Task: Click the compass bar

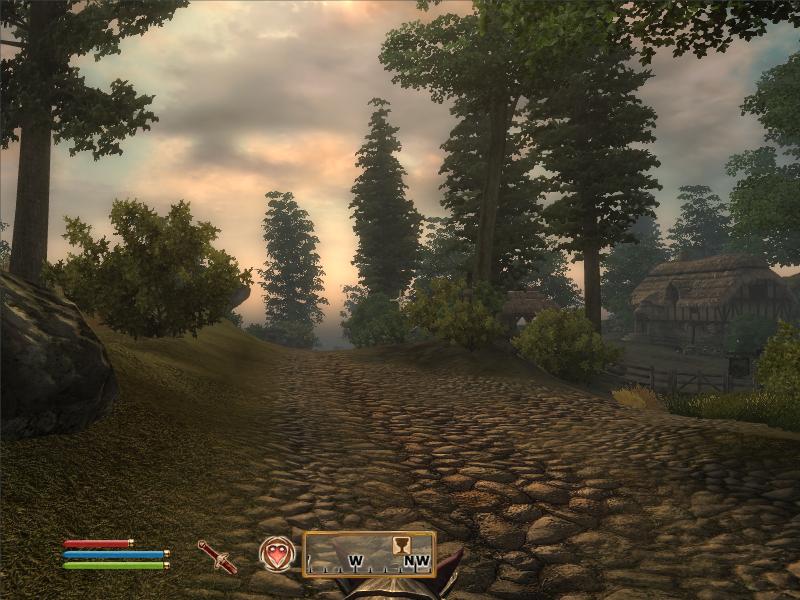Action: tap(369, 554)
